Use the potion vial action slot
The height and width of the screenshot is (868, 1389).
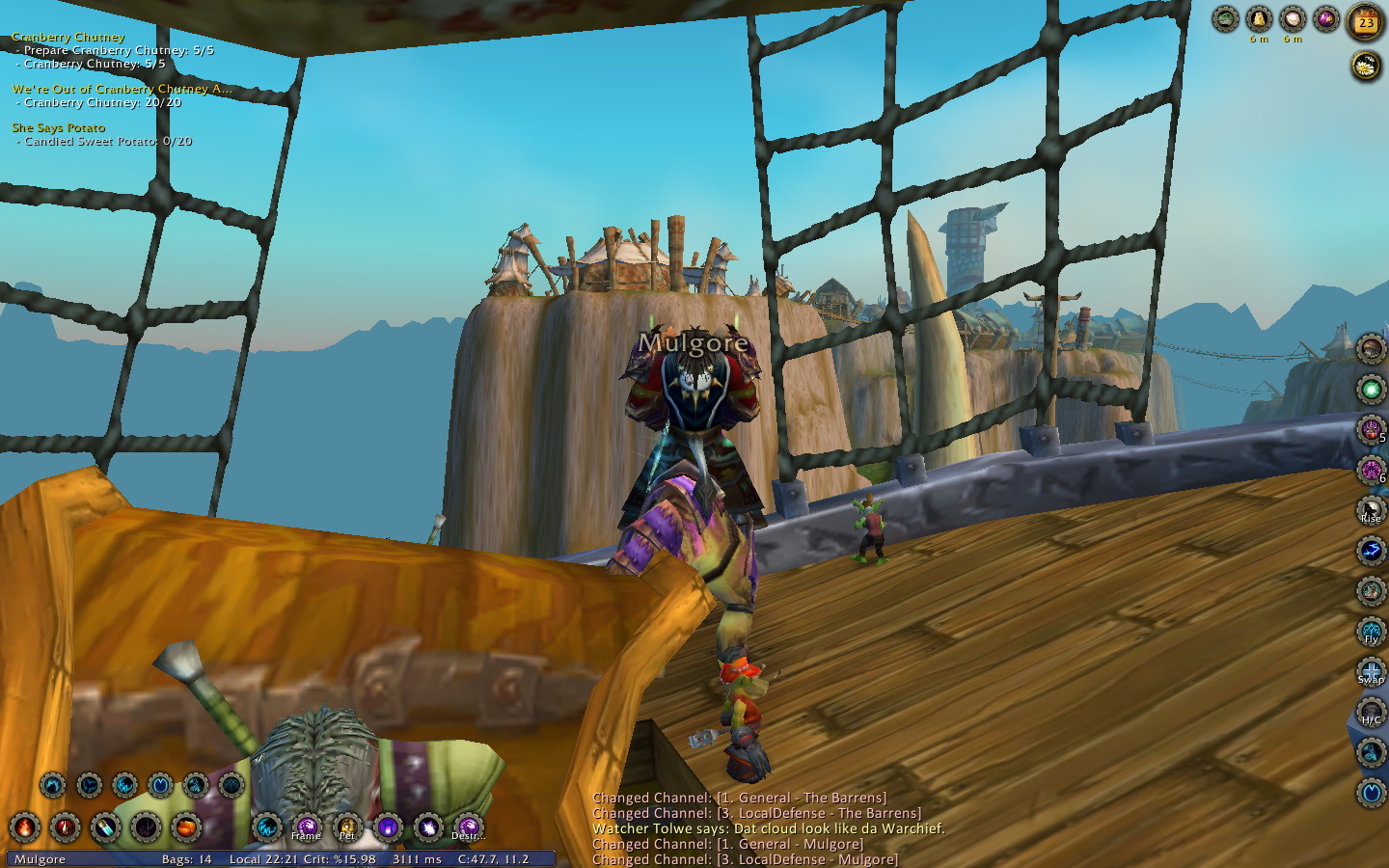click(105, 827)
